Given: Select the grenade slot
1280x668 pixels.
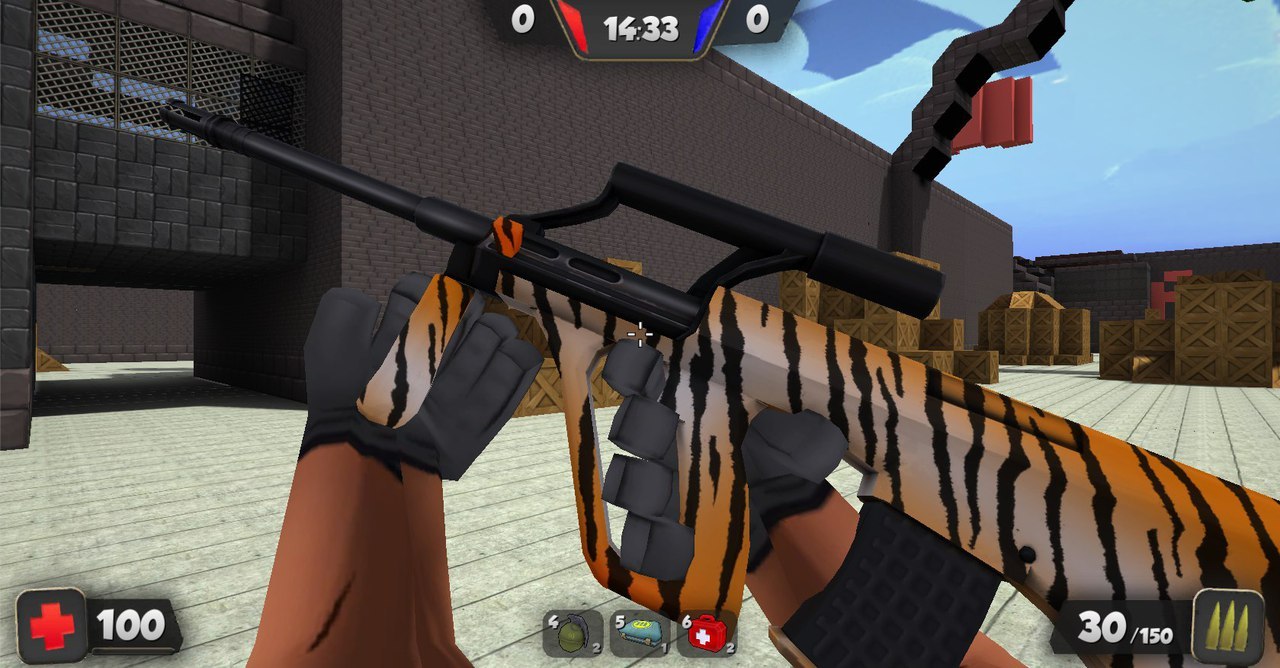Looking at the screenshot, I should [573, 634].
